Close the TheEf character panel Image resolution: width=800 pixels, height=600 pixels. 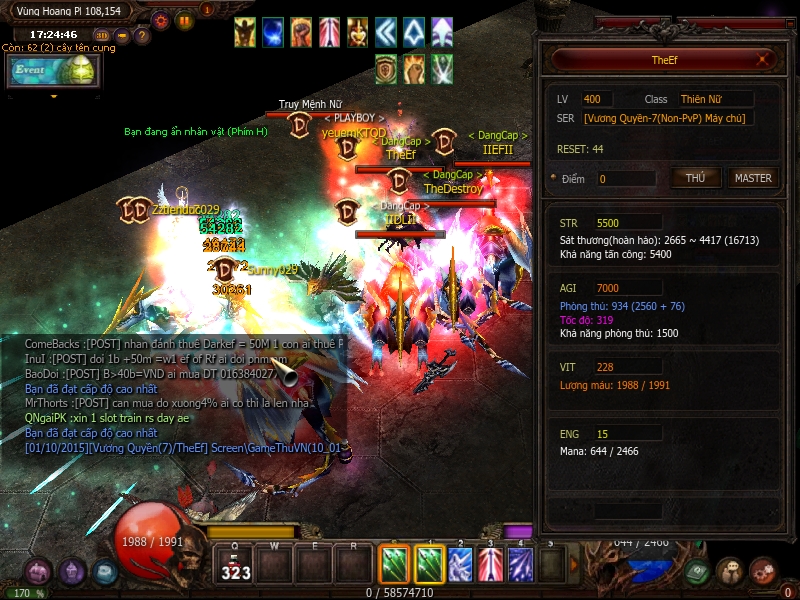[x=764, y=60]
